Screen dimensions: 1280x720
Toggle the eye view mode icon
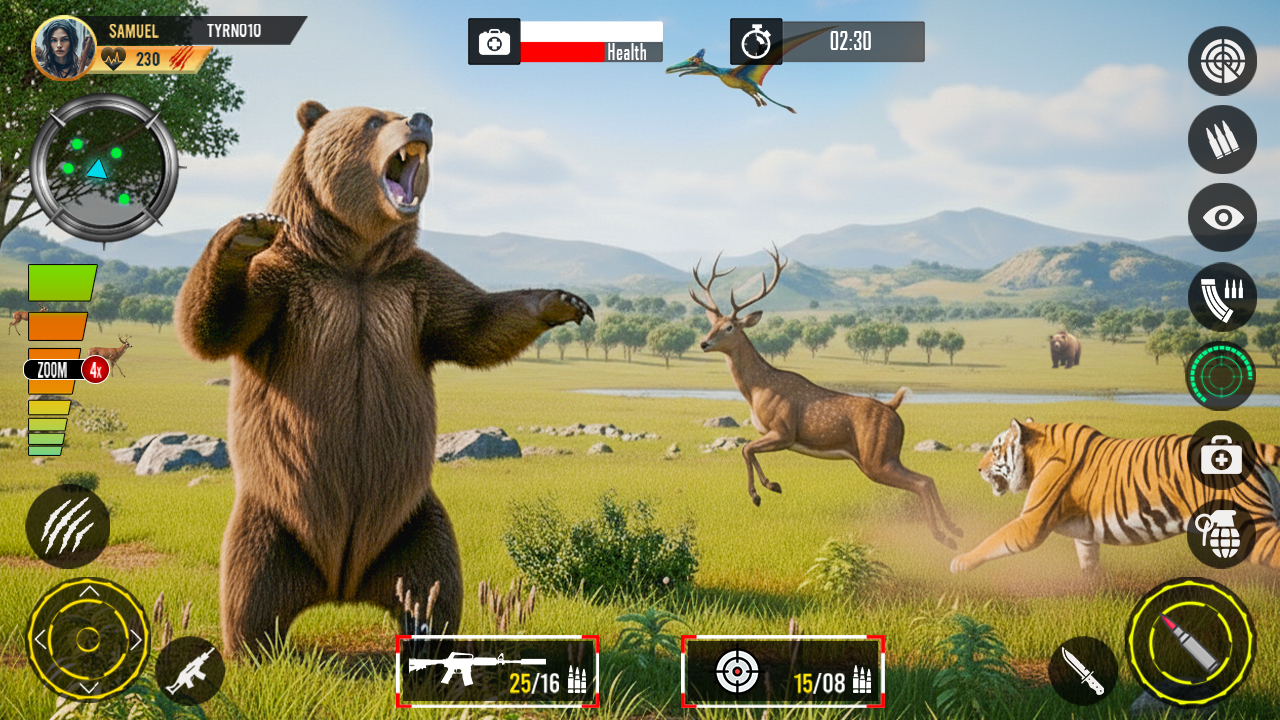[1222, 218]
